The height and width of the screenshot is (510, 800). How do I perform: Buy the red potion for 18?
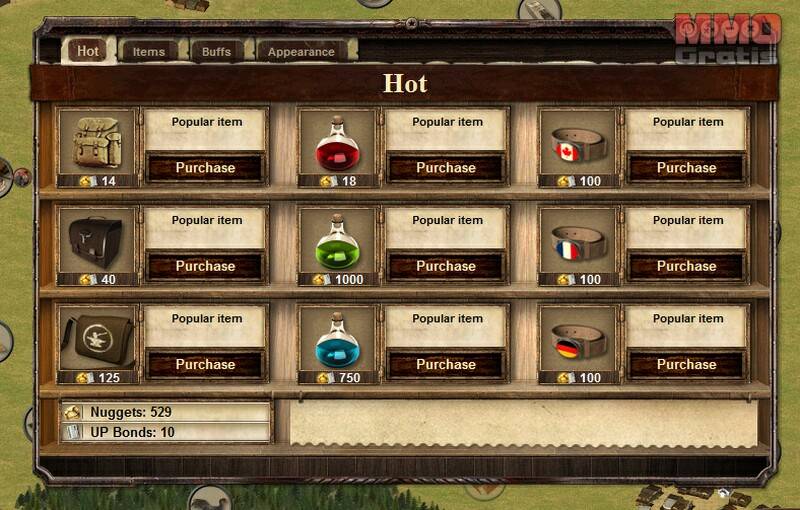[x=445, y=168]
